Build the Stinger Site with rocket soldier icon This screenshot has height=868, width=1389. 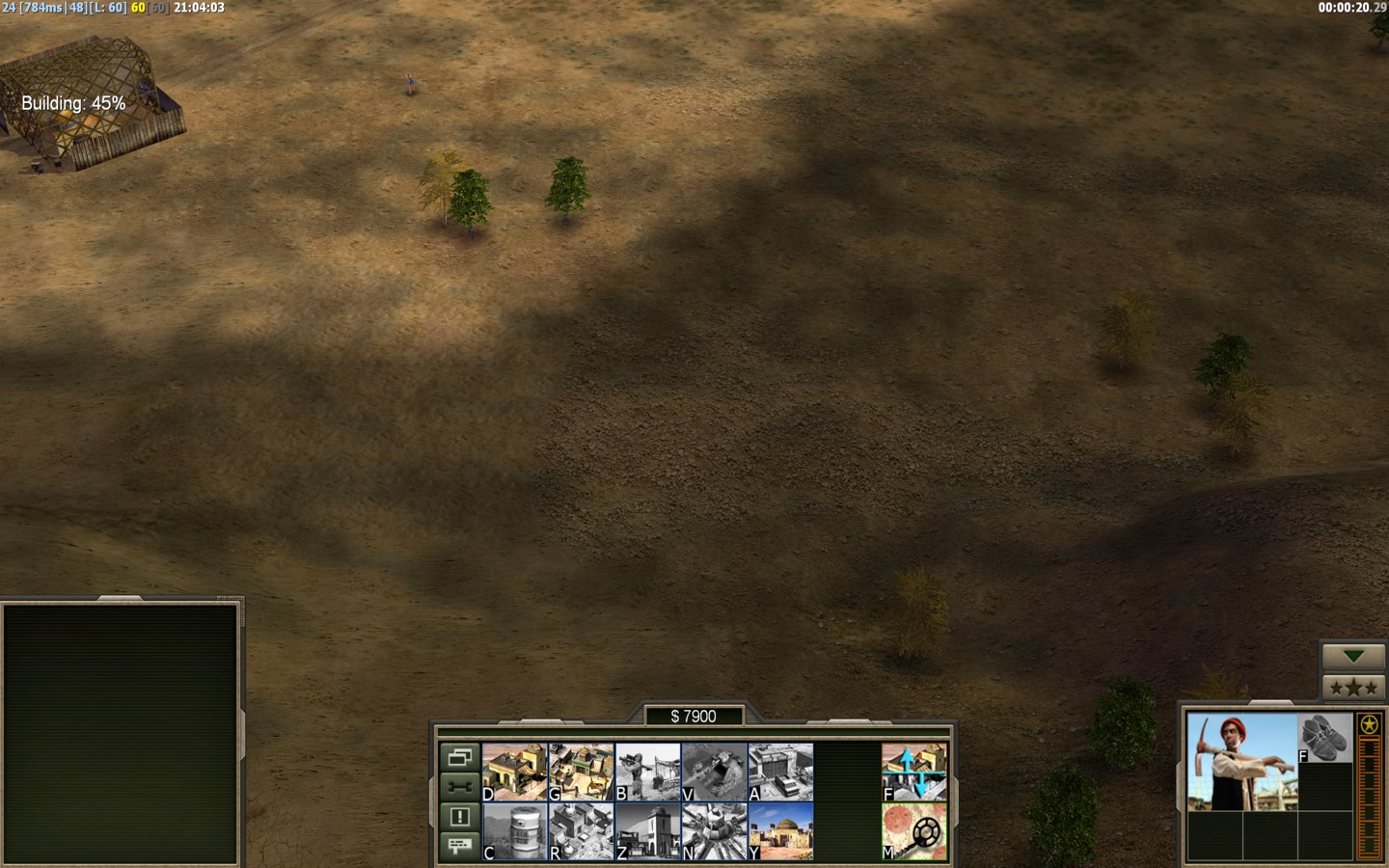pyautogui.click(x=648, y=772)
